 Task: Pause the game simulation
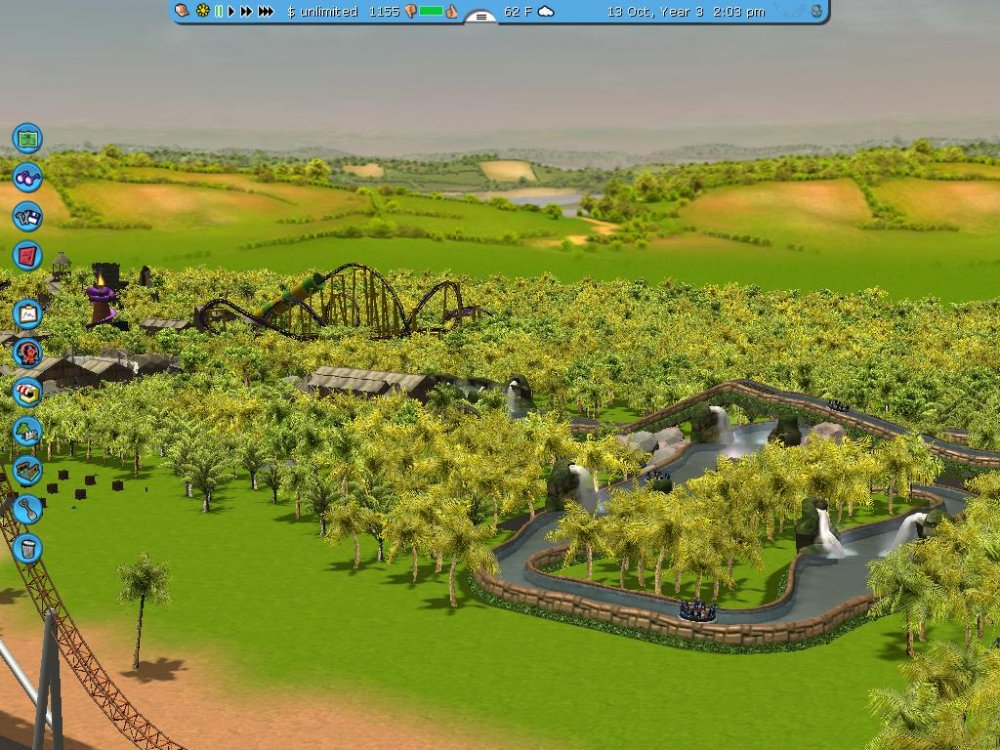218,12
